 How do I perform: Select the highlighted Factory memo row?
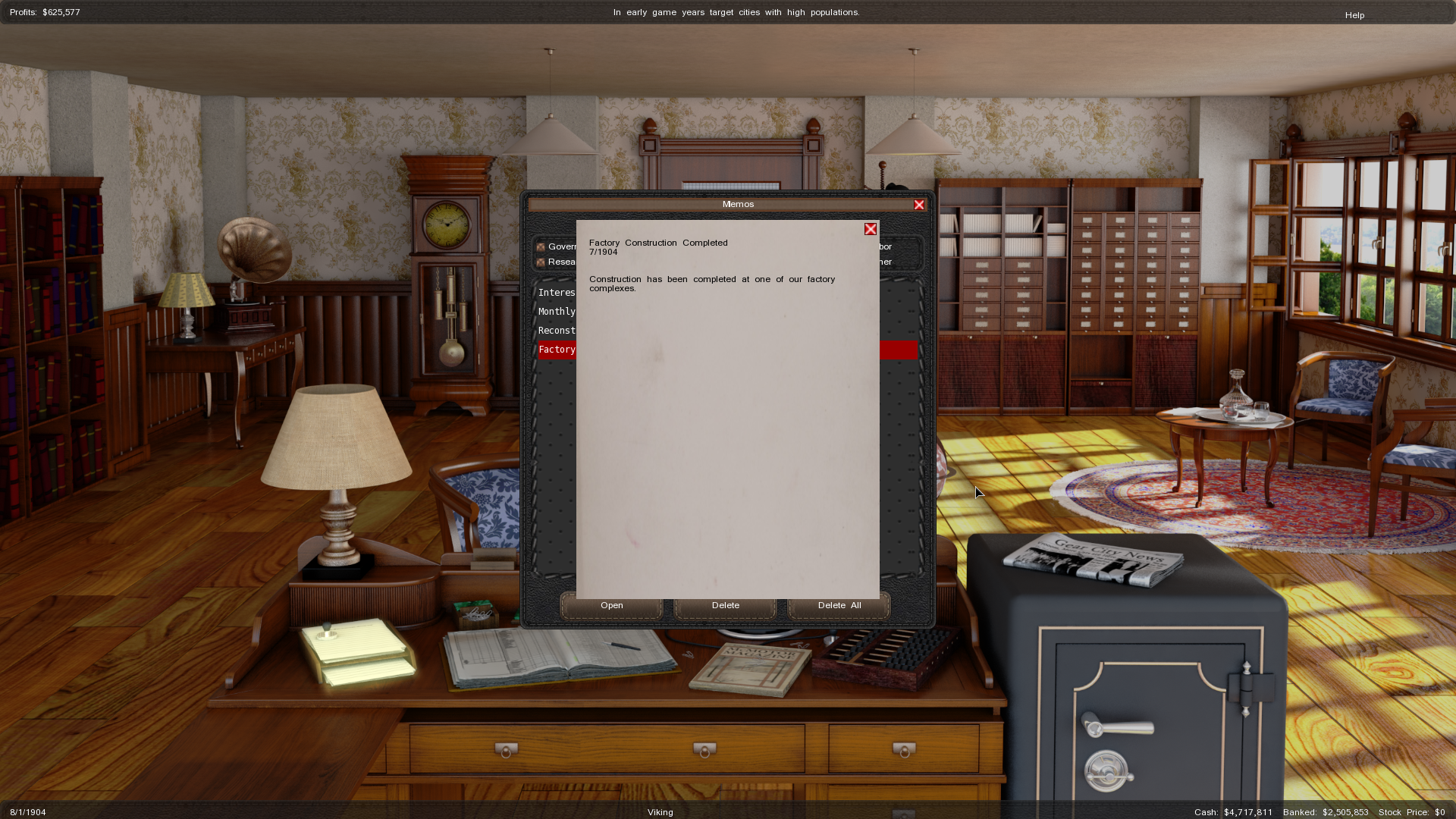click(x=557, y=350)
